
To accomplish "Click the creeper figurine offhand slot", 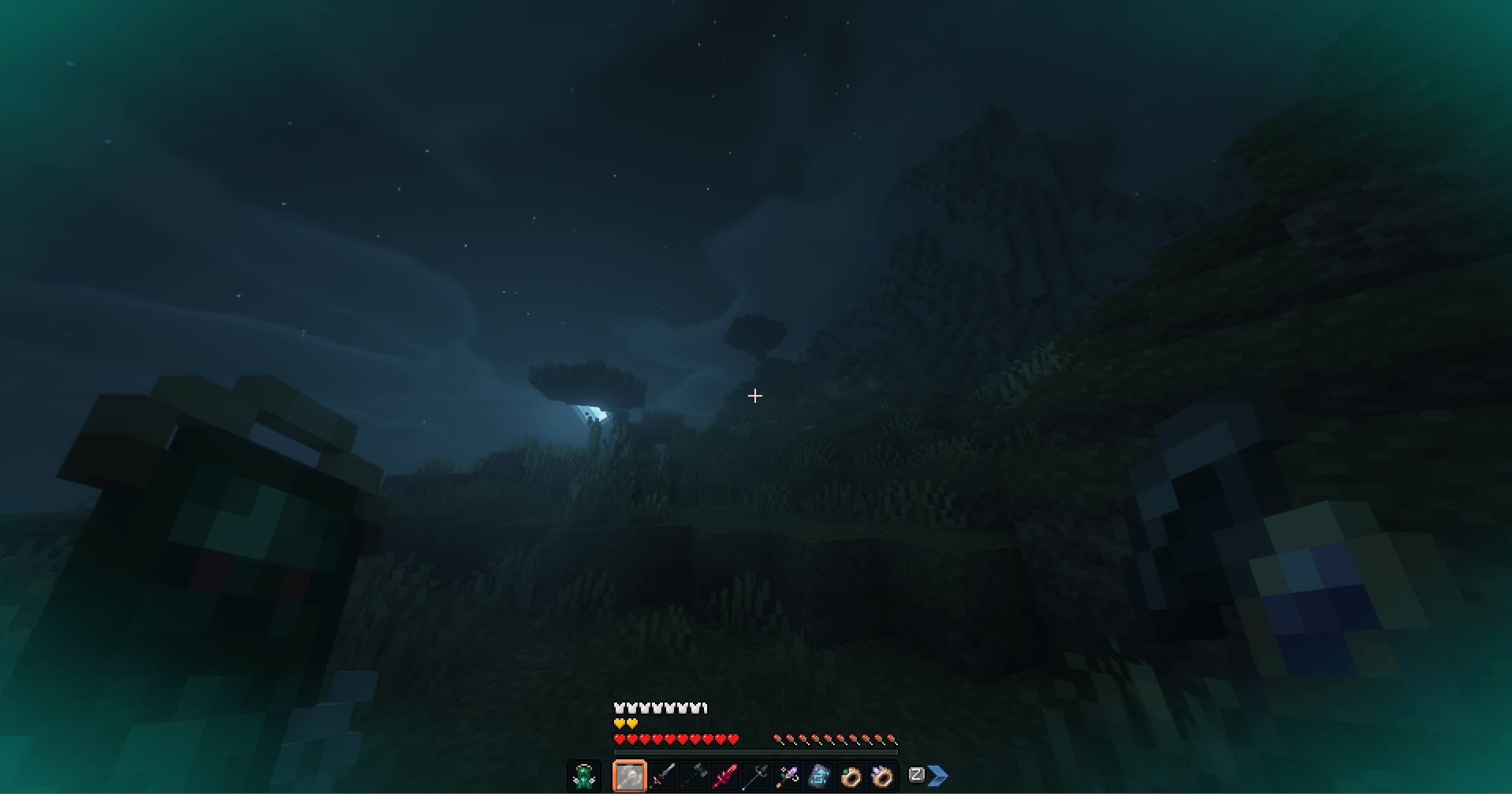I will tap(583, 777).
